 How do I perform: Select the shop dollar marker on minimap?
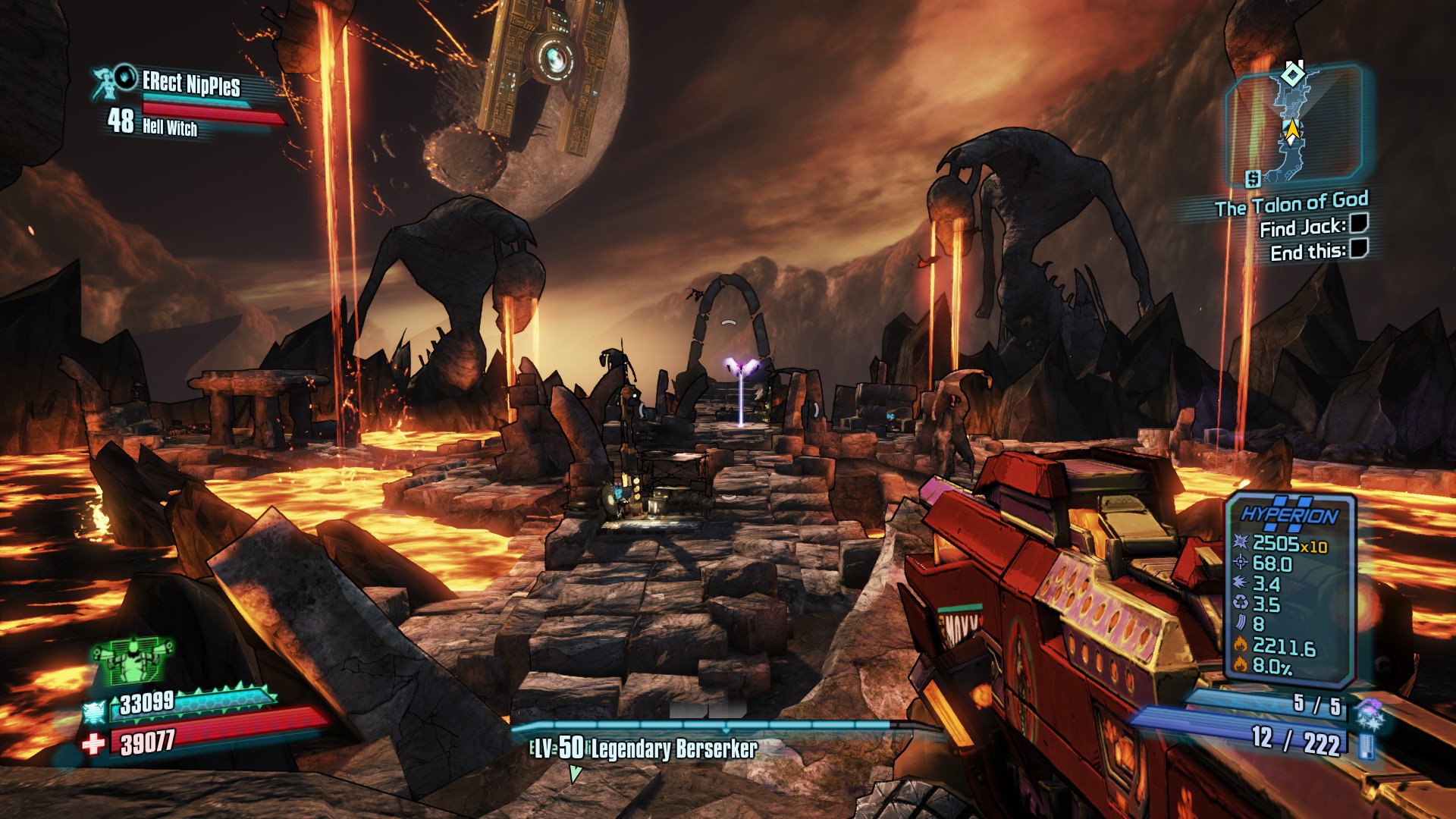(x=1253, y=179)
